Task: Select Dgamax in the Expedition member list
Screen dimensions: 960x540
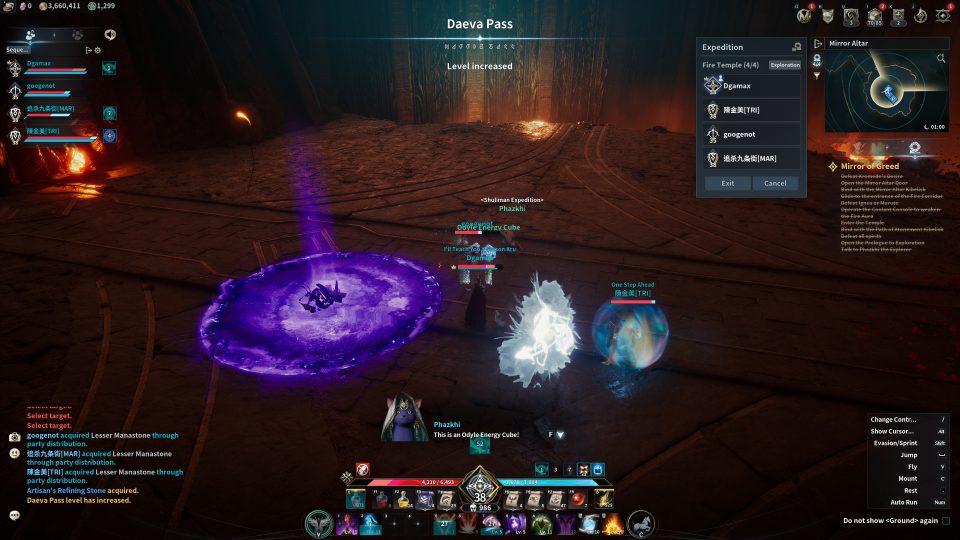Action: click(752, 86)
